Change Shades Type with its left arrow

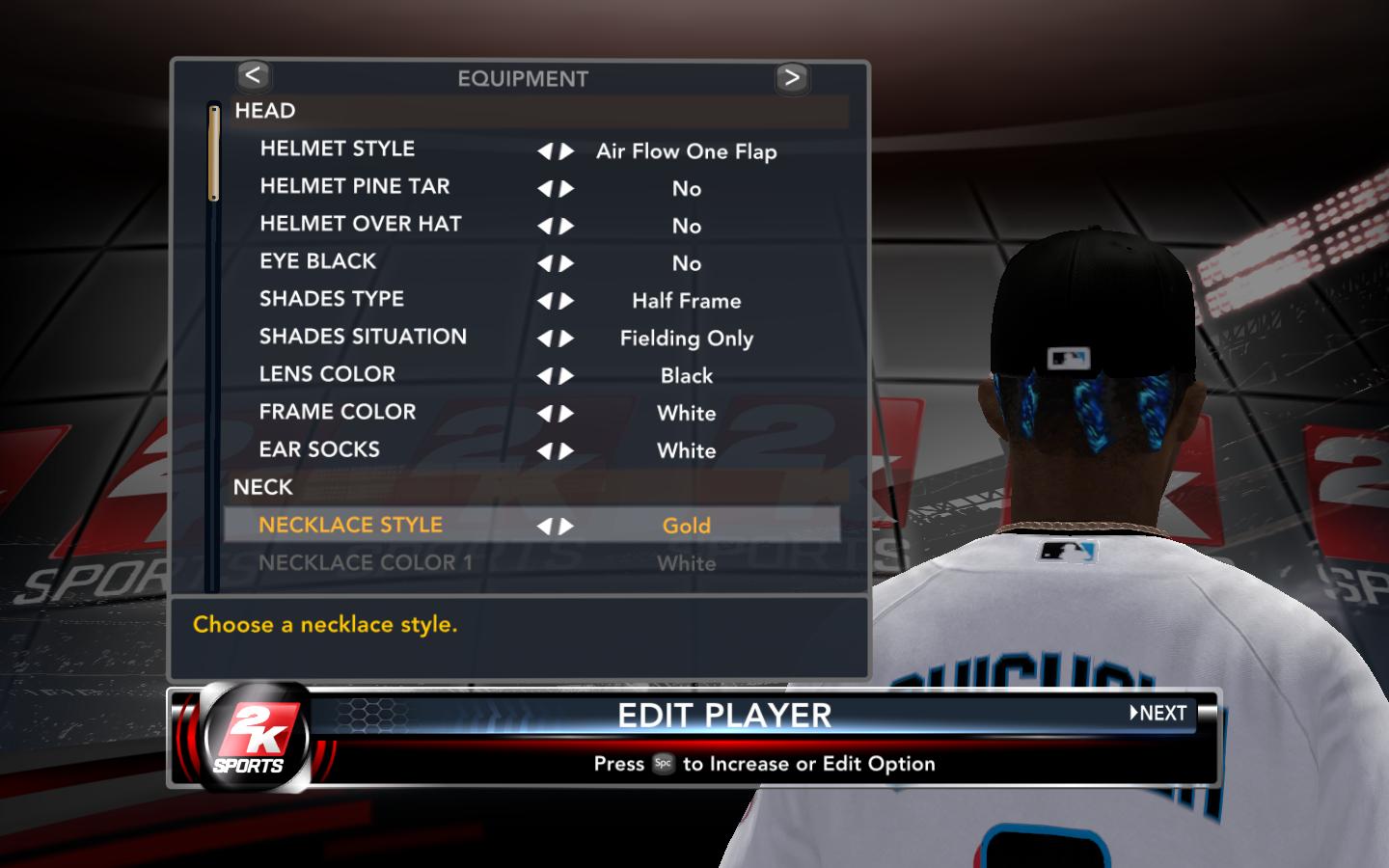[x=545, y=301]
